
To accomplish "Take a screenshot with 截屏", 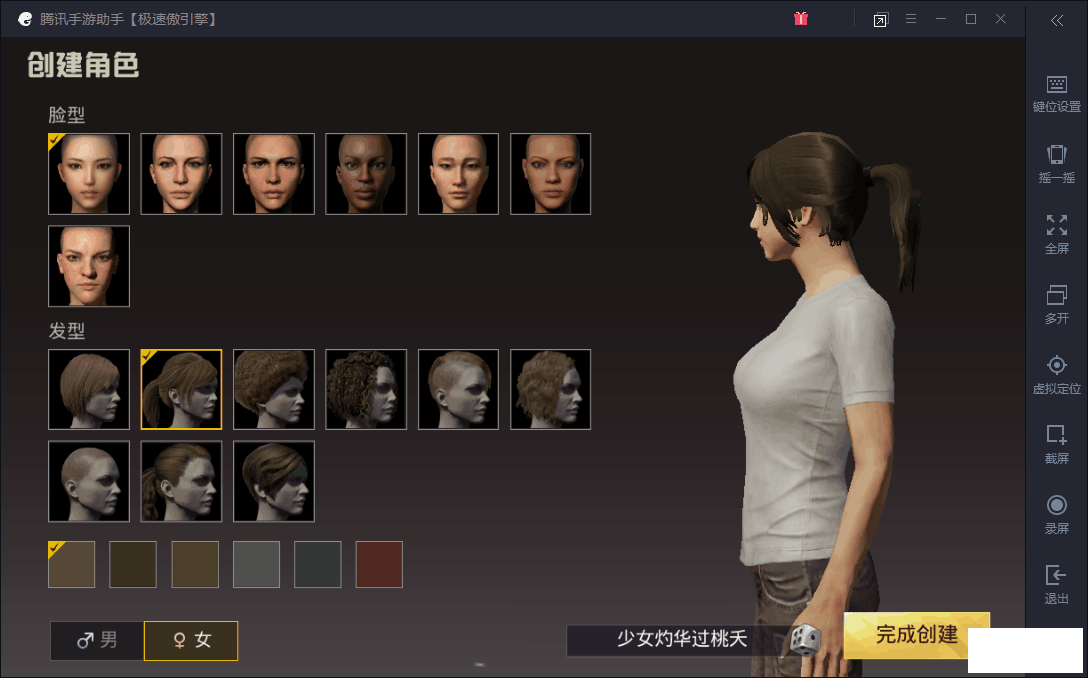I will coord(1056,444).
